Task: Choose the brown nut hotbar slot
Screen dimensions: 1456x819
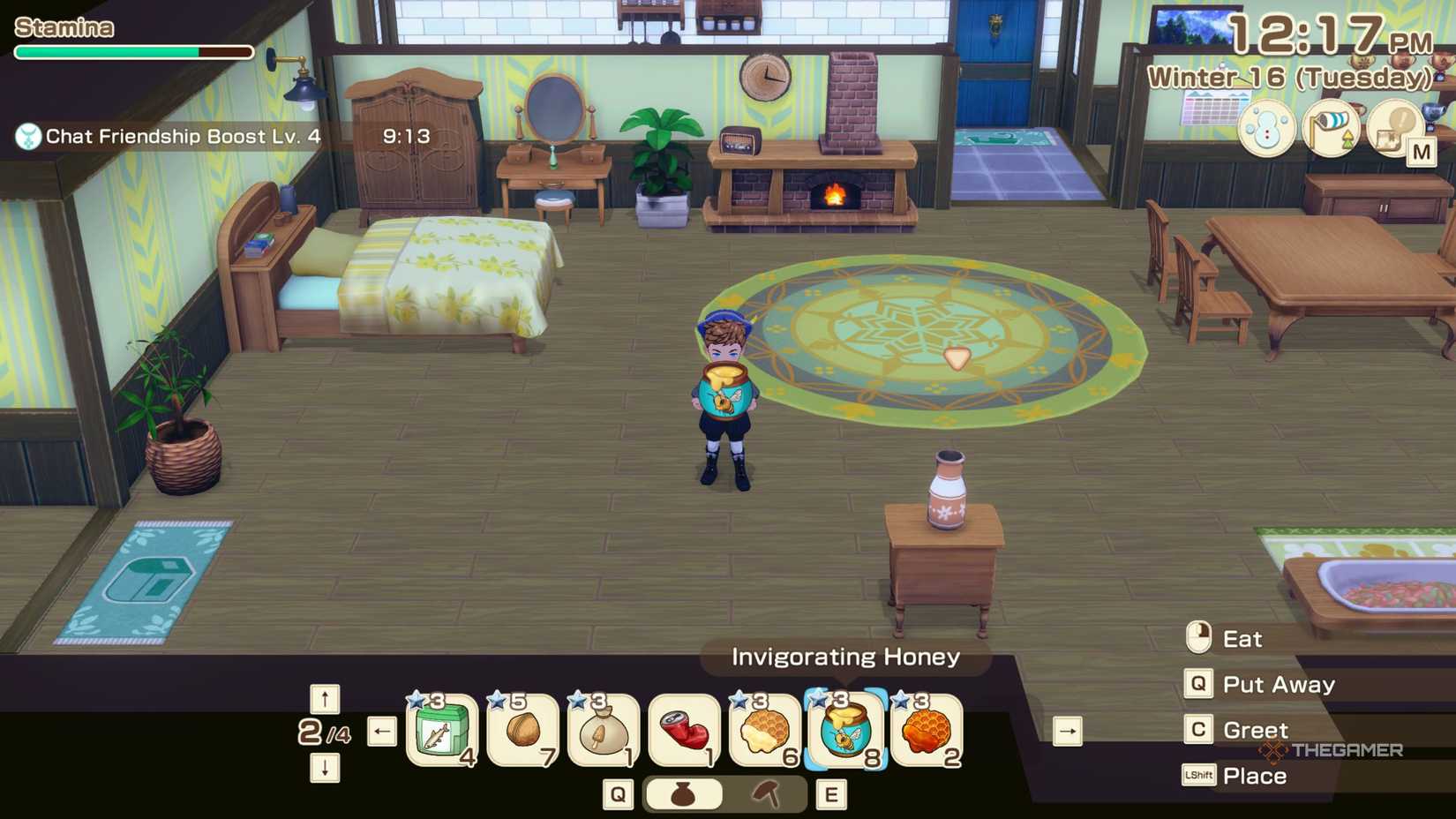Action: click(x=522, y=730)
